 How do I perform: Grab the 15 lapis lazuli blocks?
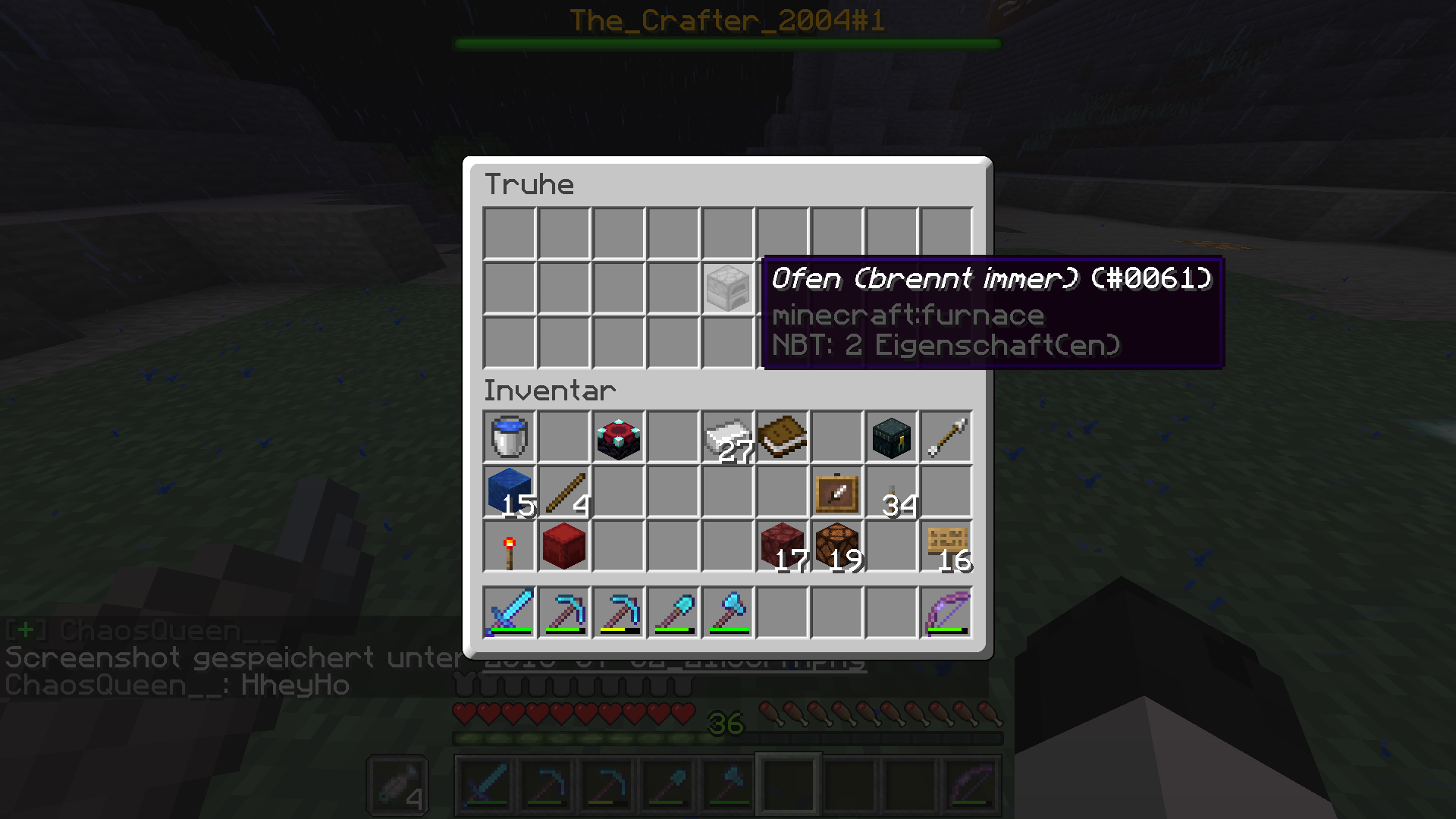click(509, 492)
